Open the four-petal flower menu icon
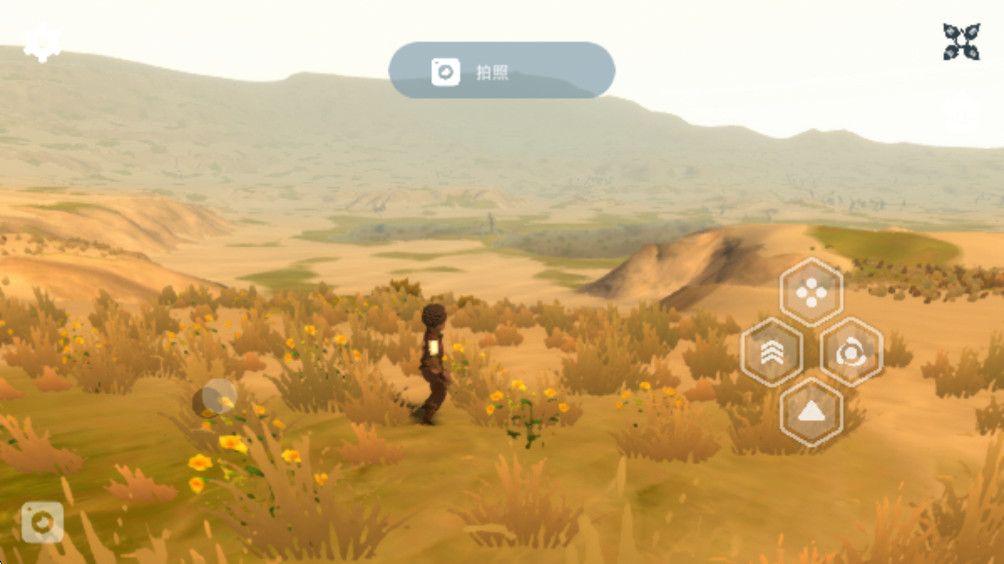1004x564 pixels. [961, 42]
